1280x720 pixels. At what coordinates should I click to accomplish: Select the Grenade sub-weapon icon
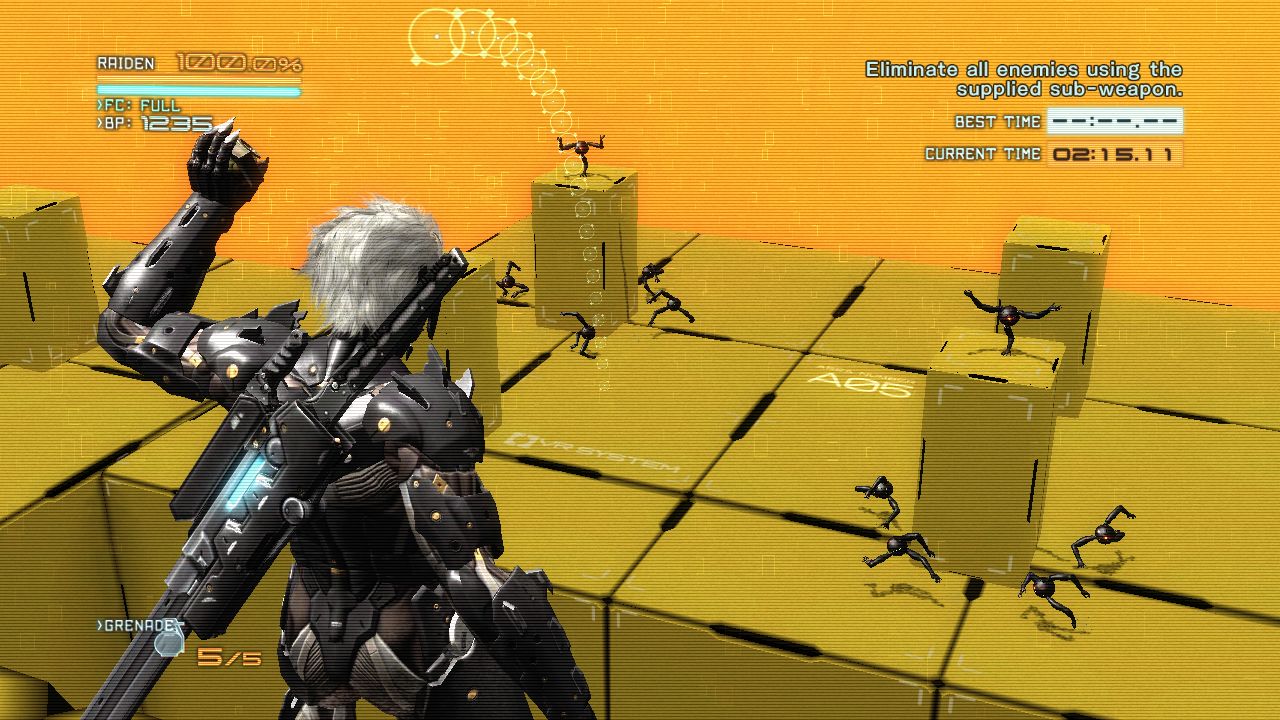(x=168, y=643)
